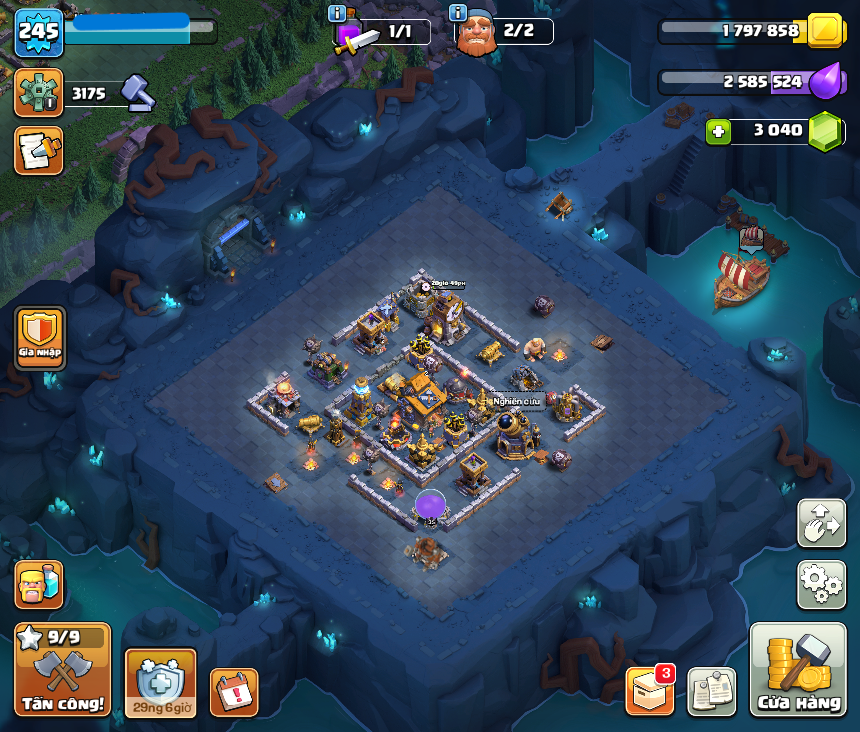Buy gems with the green plus button
The width and height of the screenshot is (860, 732).
[718, 132]
